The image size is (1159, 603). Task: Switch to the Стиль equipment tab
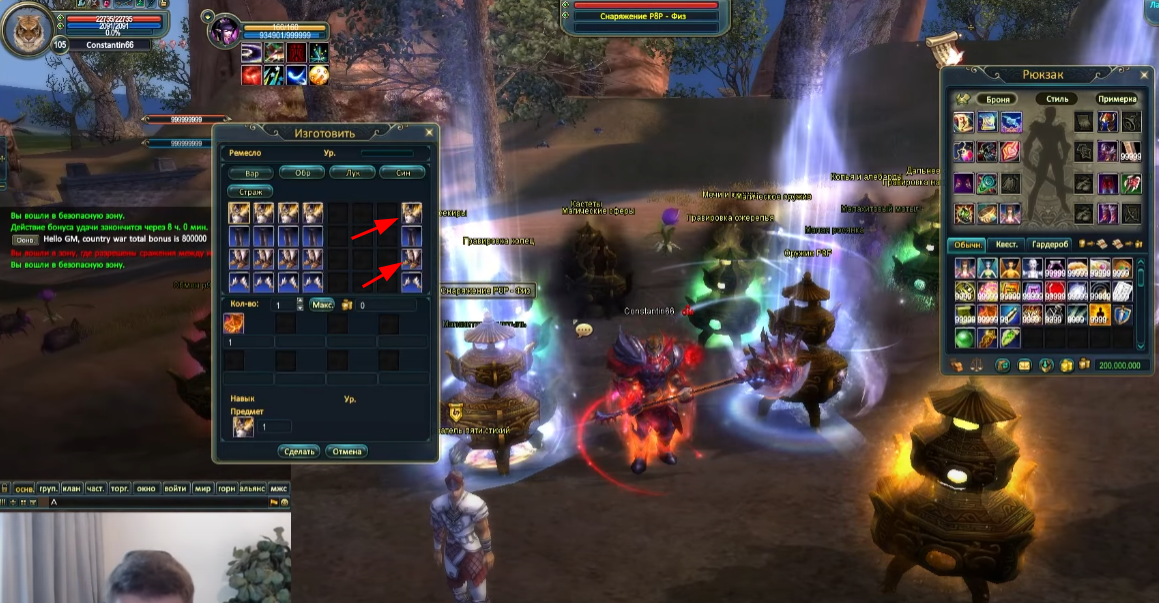coord(1057,99)
